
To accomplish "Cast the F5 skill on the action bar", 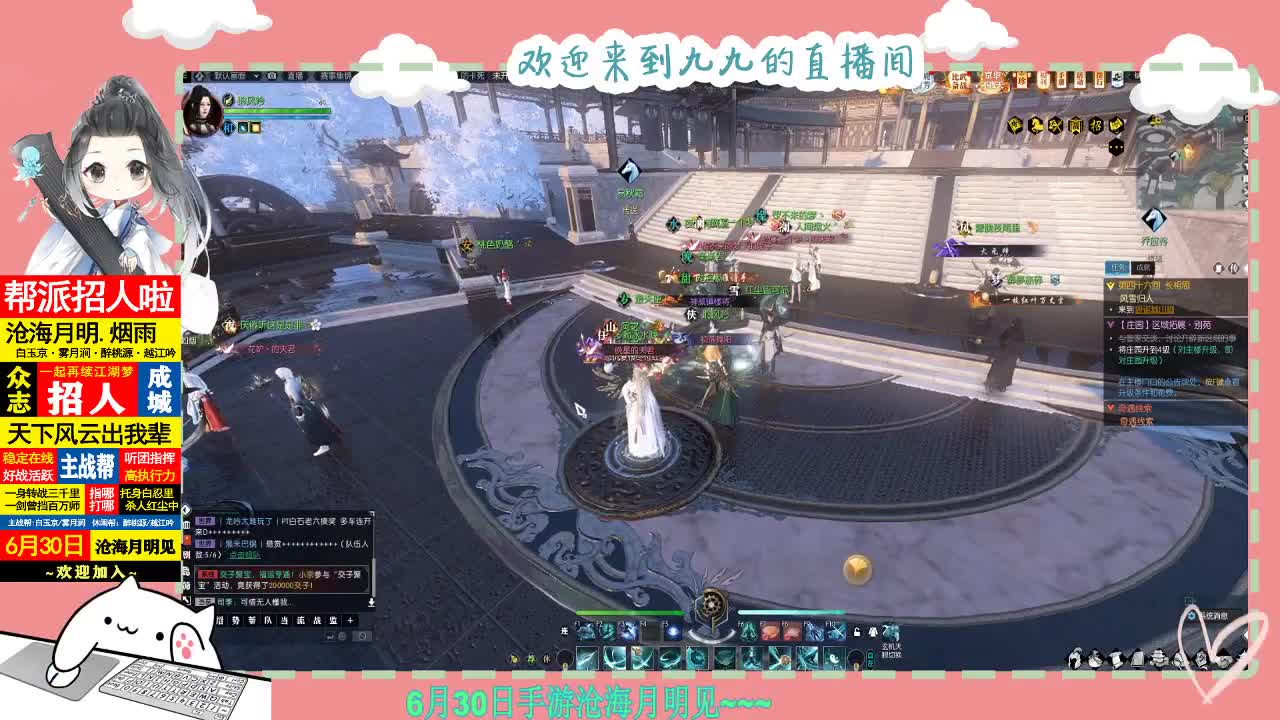I will [x=672, y=632].
